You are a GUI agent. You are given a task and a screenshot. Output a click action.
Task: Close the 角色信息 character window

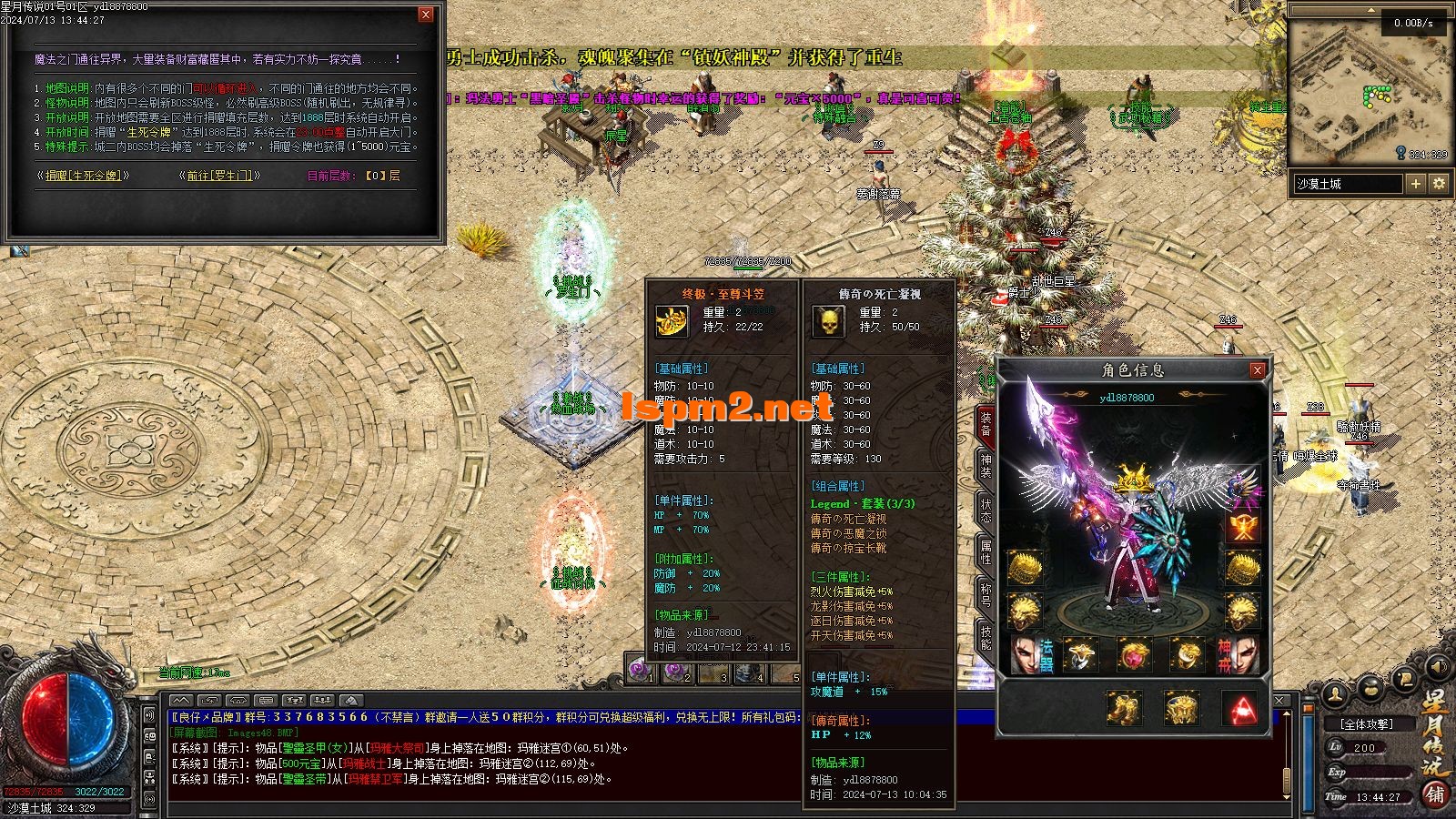coord(1257,370)
